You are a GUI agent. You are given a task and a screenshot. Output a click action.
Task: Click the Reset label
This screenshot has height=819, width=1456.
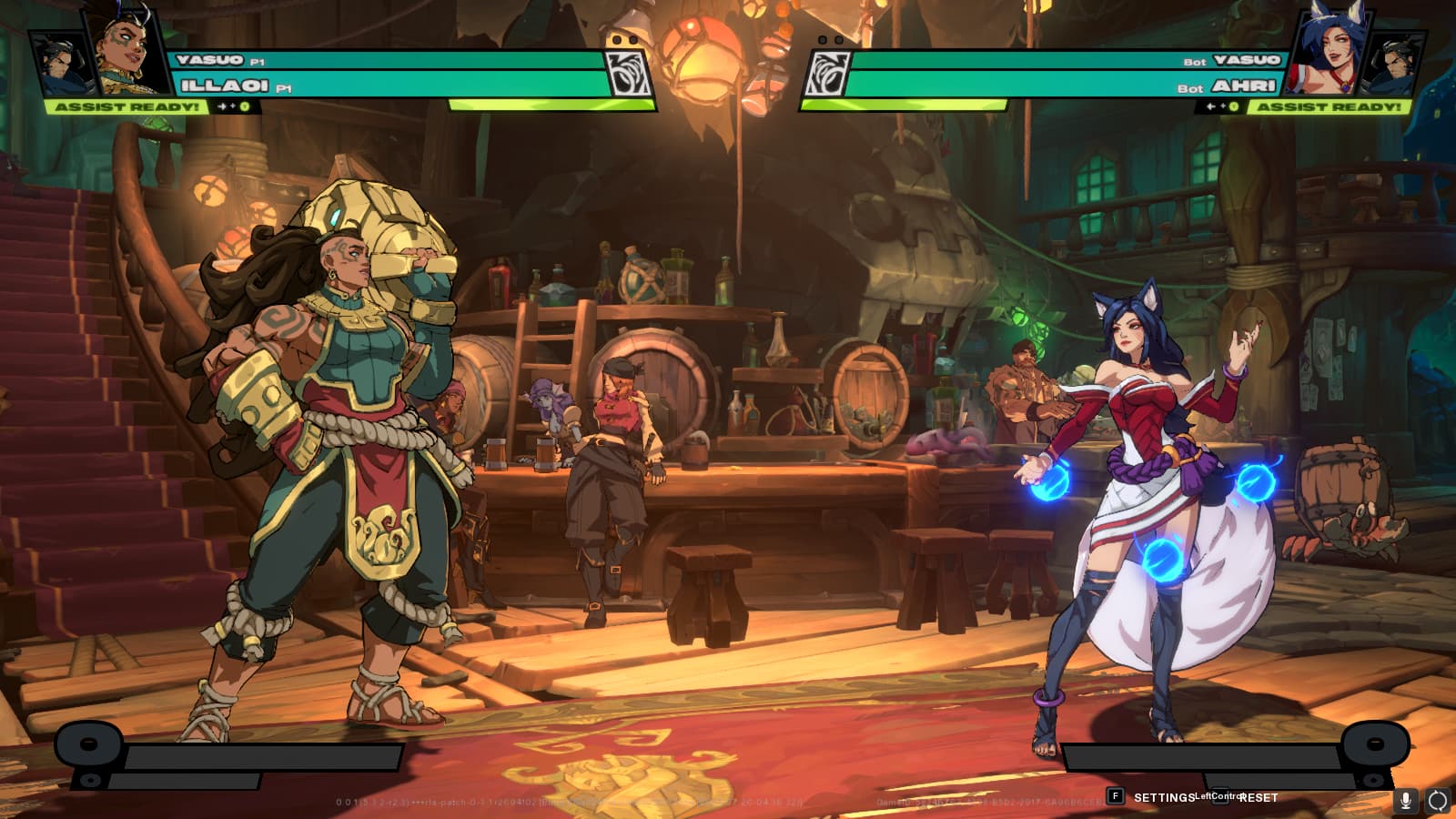(x=1259, y=798)
